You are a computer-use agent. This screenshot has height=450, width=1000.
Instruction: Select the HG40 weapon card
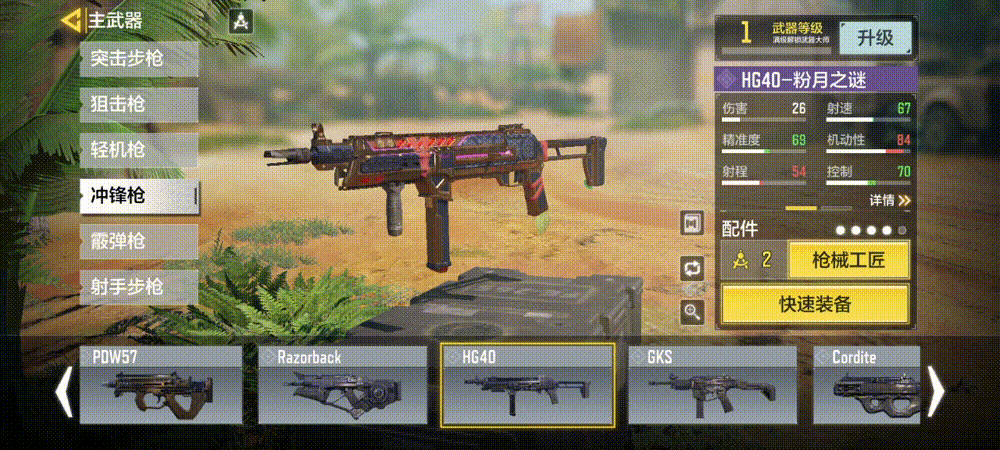(527, 385)
